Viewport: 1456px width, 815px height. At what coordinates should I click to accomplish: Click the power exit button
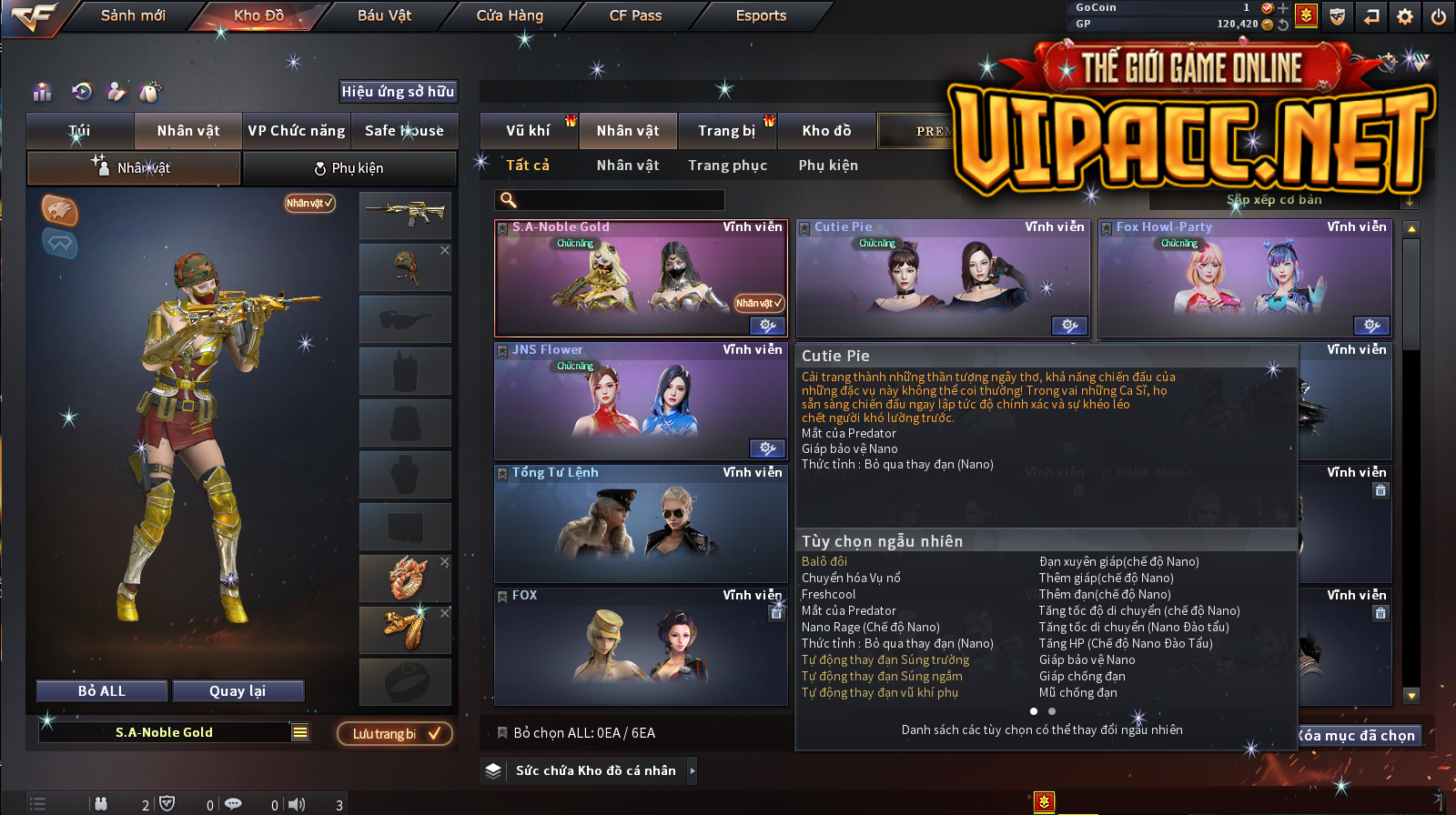[x=1439, y=16]
